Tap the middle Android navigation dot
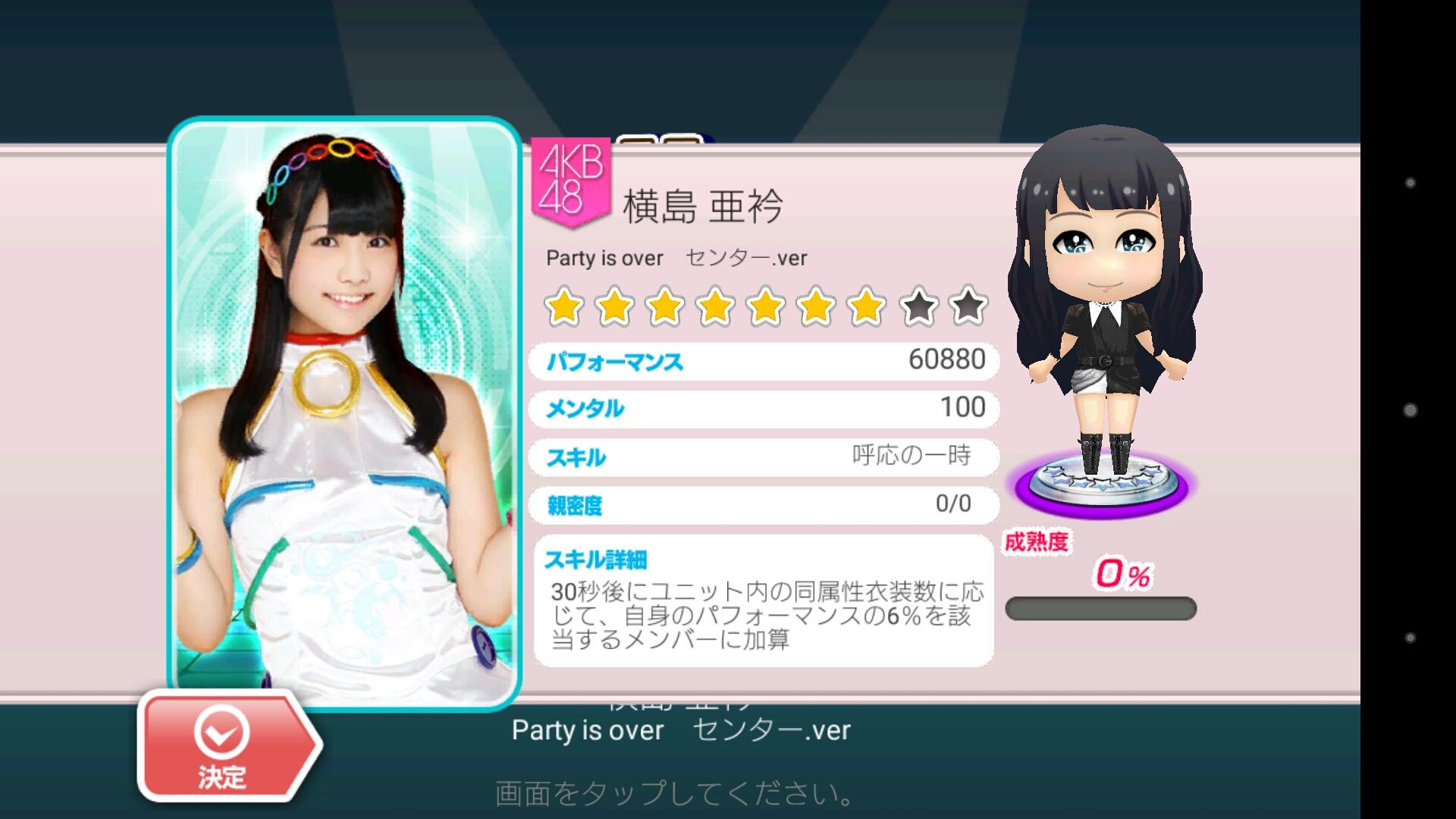Viewport: 1456px width, 819px height. (x=1410, y=410)
